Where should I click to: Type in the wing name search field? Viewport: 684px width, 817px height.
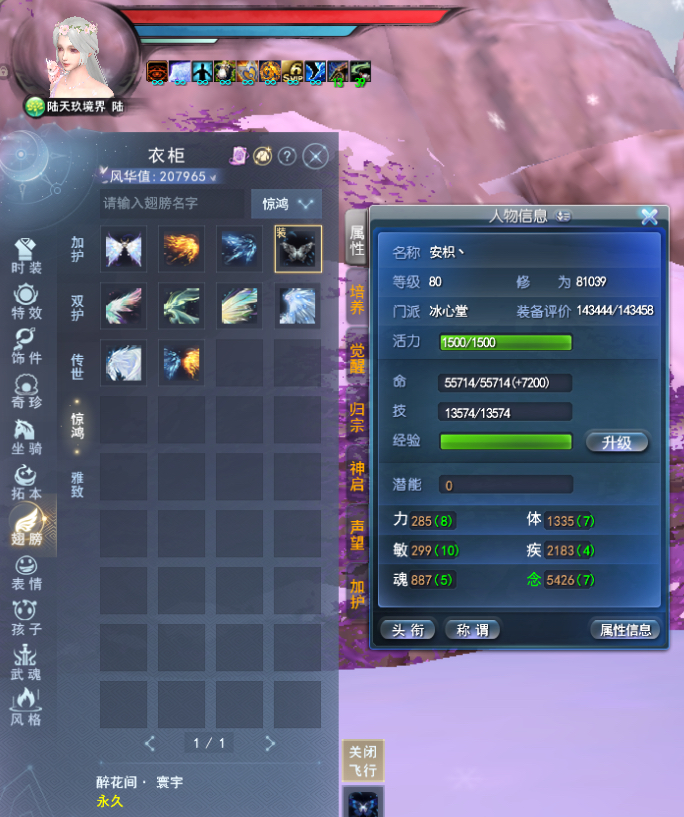170,203
